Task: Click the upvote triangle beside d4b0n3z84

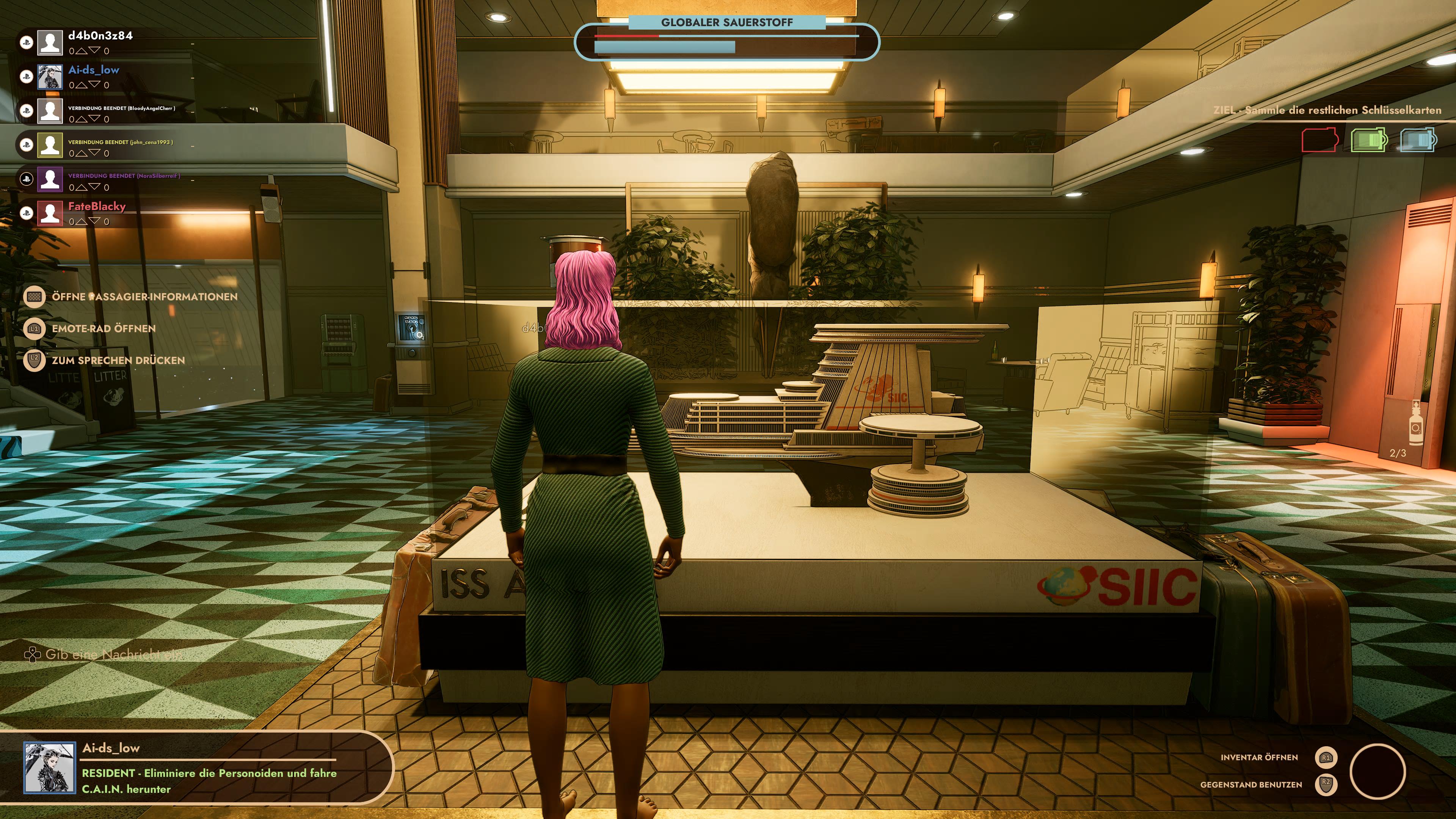Action: (82, 51)
